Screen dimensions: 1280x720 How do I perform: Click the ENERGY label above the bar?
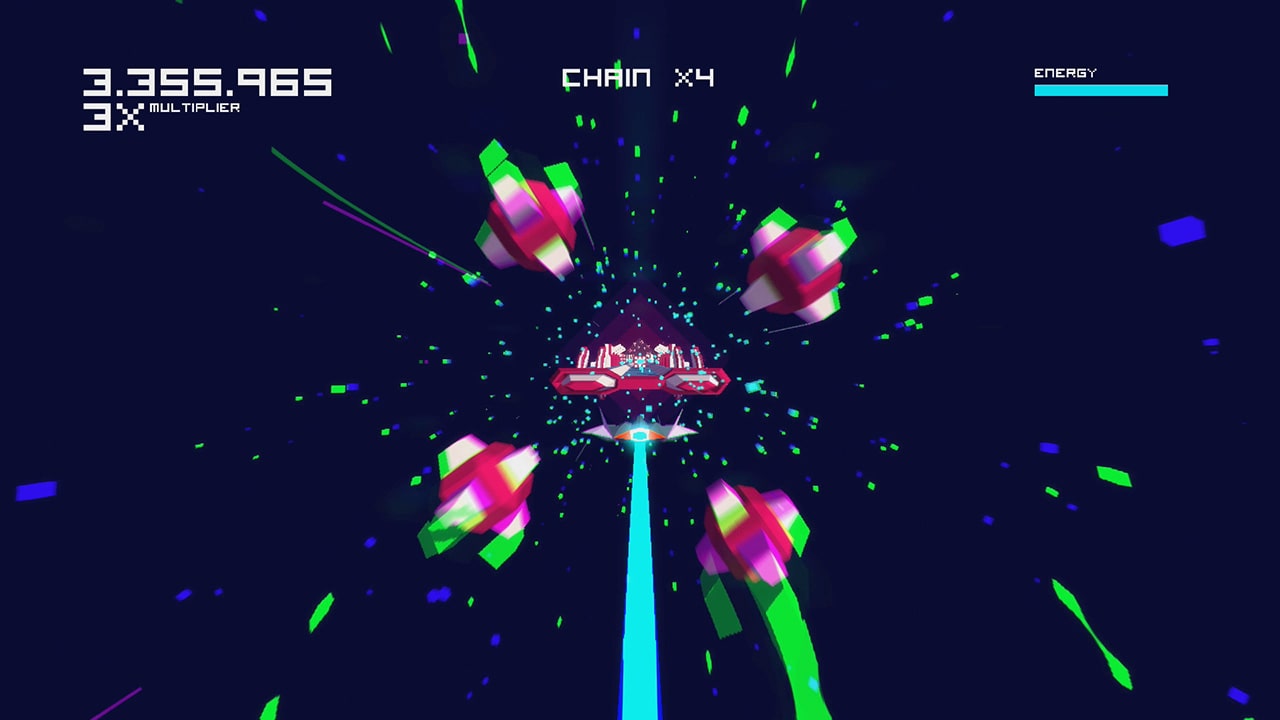coord(1063,70)
